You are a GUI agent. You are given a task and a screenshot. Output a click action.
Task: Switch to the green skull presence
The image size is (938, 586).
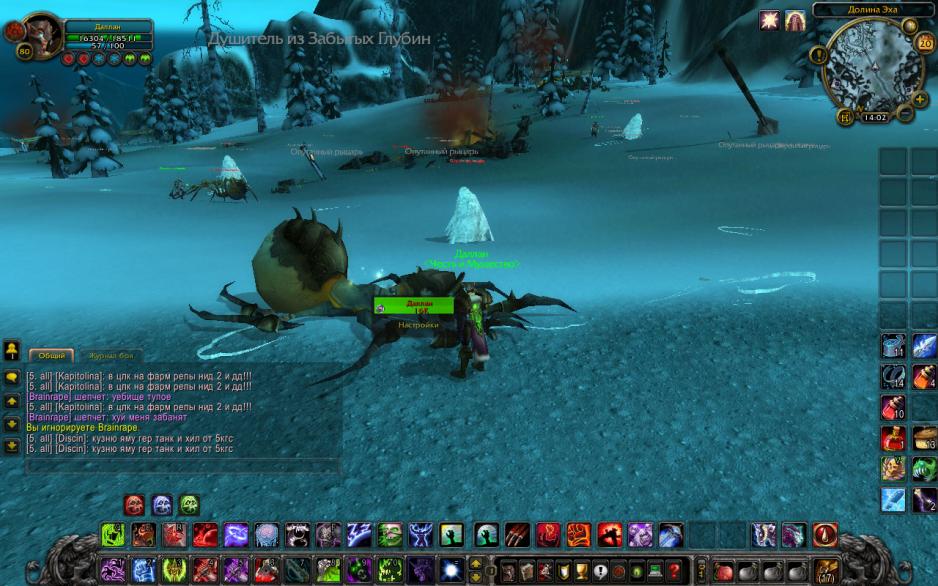[189, 504]
